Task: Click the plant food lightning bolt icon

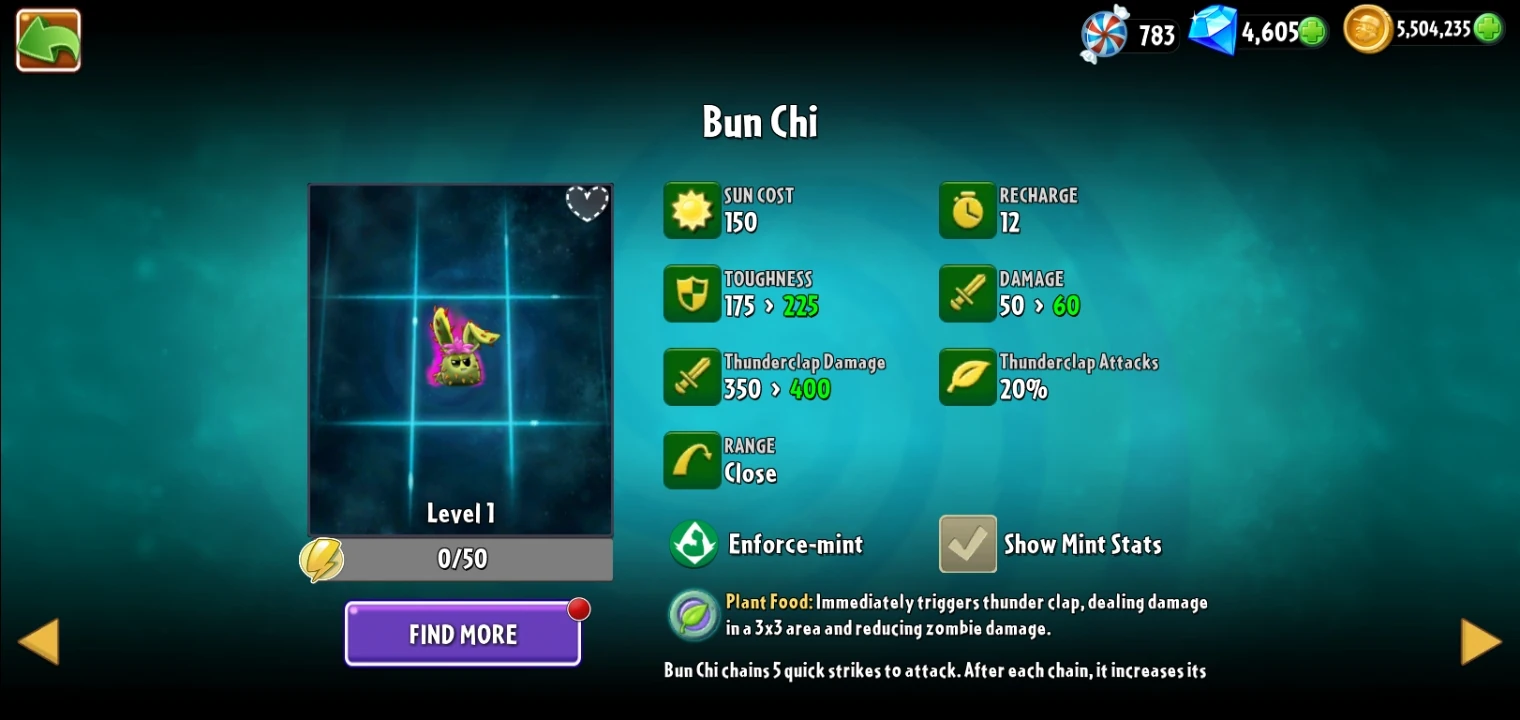Action: [x=322, y=560]
